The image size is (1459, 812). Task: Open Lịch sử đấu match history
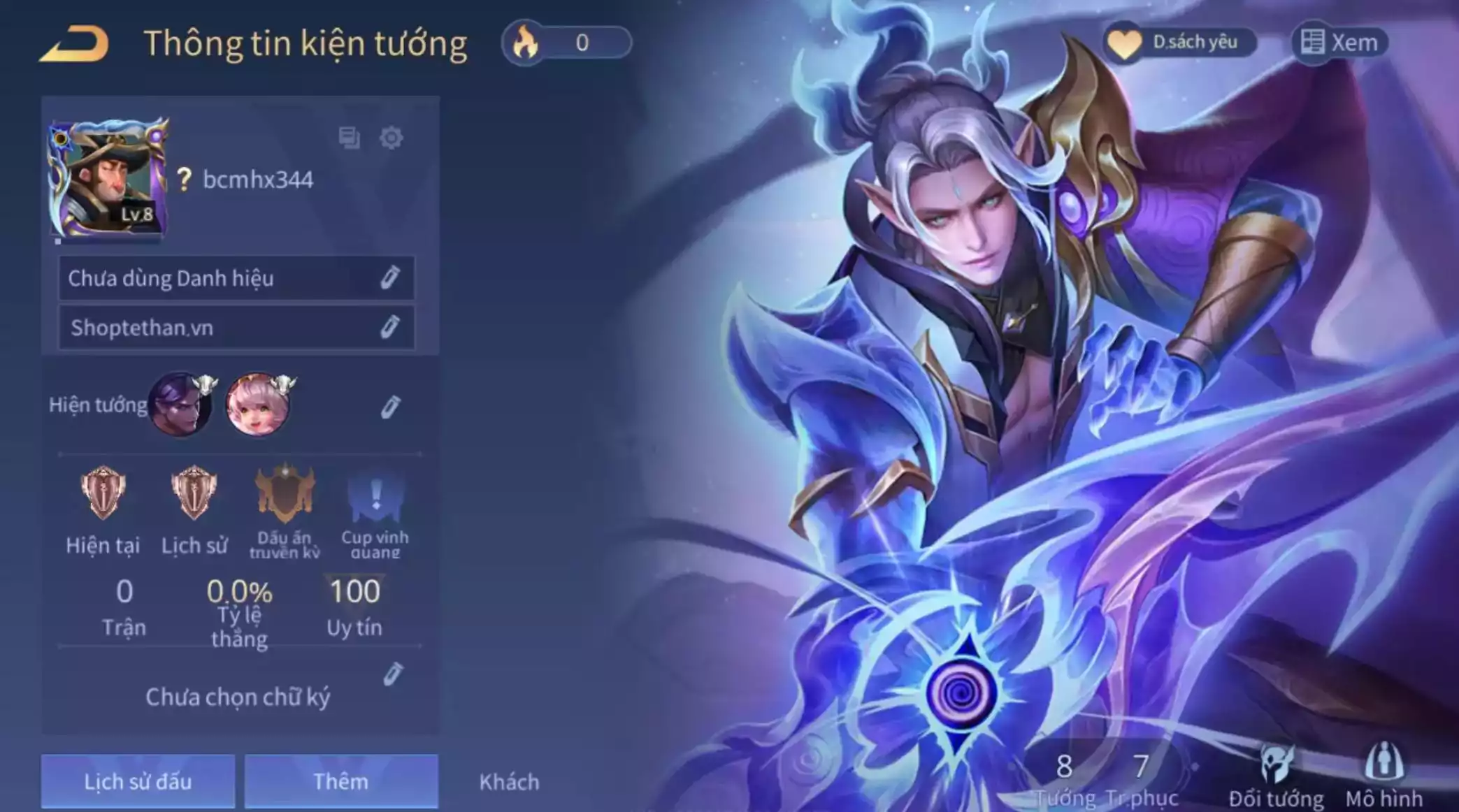(136, 781)
